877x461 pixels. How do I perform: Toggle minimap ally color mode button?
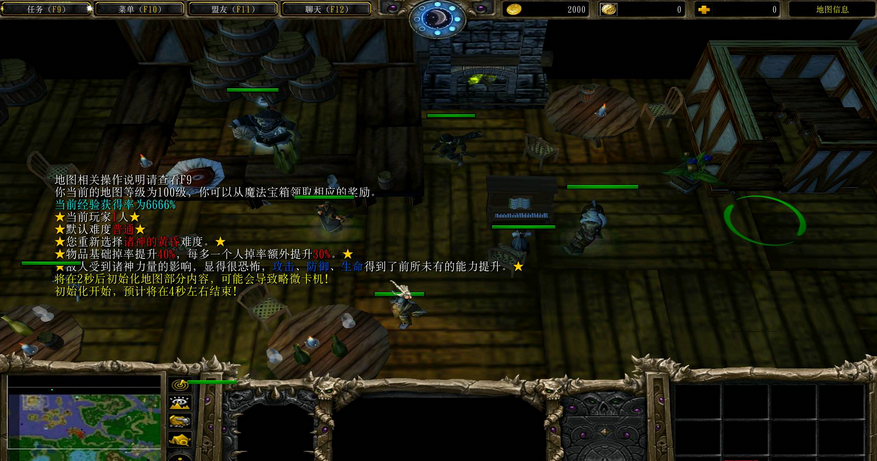(180, 422)
